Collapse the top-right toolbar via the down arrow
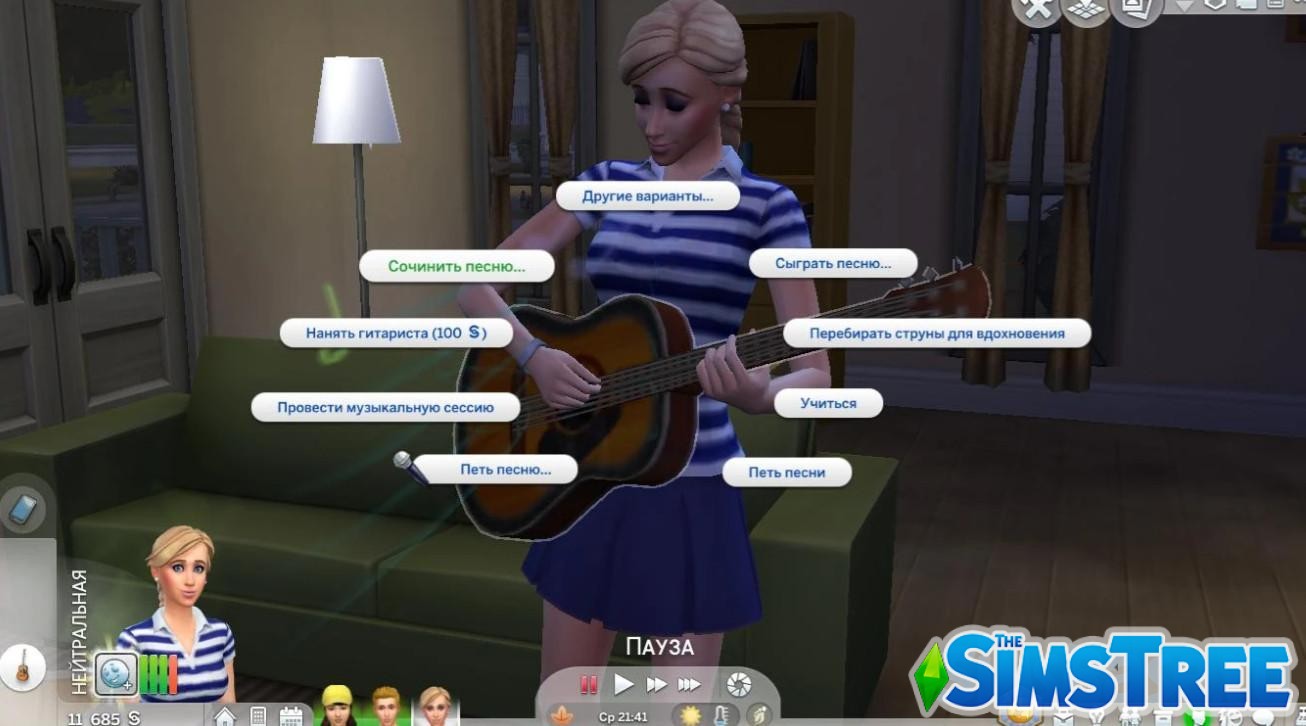 [1184, 6]
